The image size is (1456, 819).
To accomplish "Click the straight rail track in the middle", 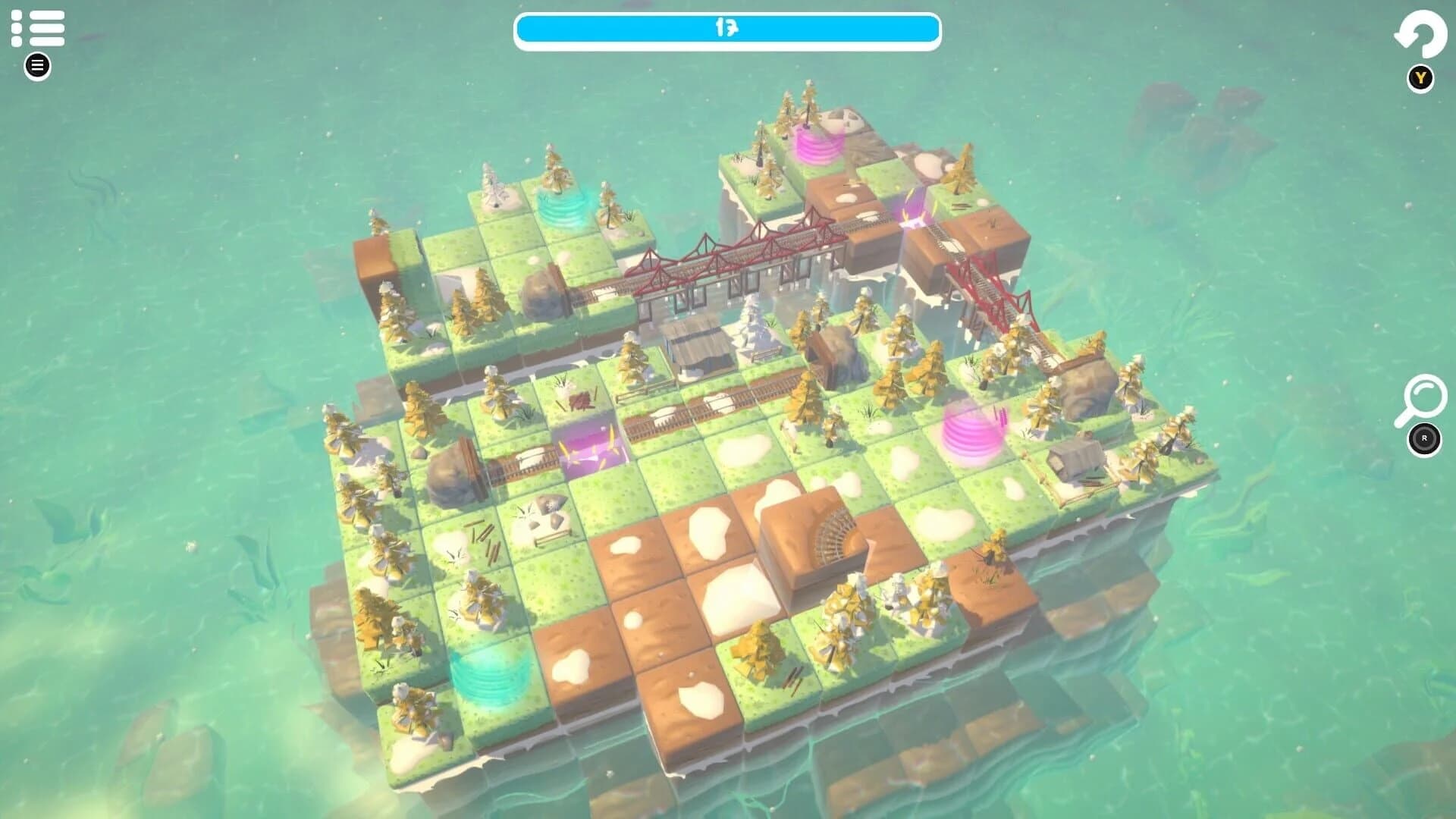I will pos(743,394).
